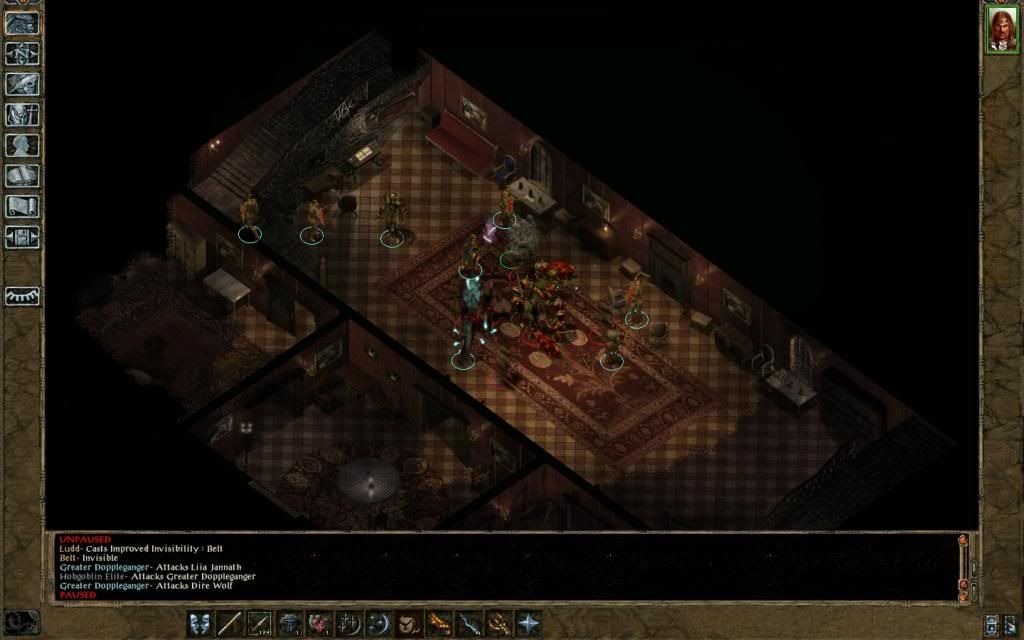Click the dialogue log scrollbar
The height and width of the screenshot is (640, 1024).
[x=963, y=566]
